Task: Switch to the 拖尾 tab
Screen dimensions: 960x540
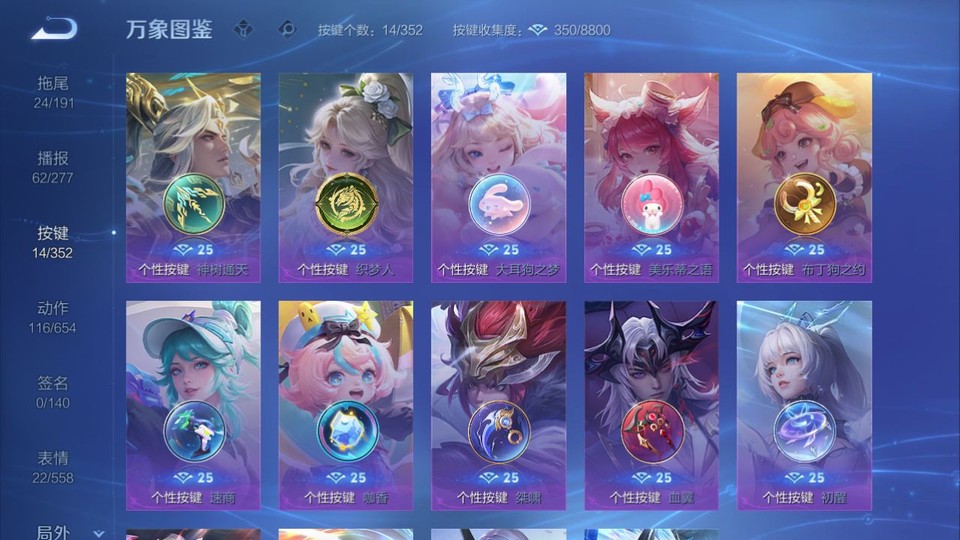Action: pyautogui.click(x=54, y=91)
